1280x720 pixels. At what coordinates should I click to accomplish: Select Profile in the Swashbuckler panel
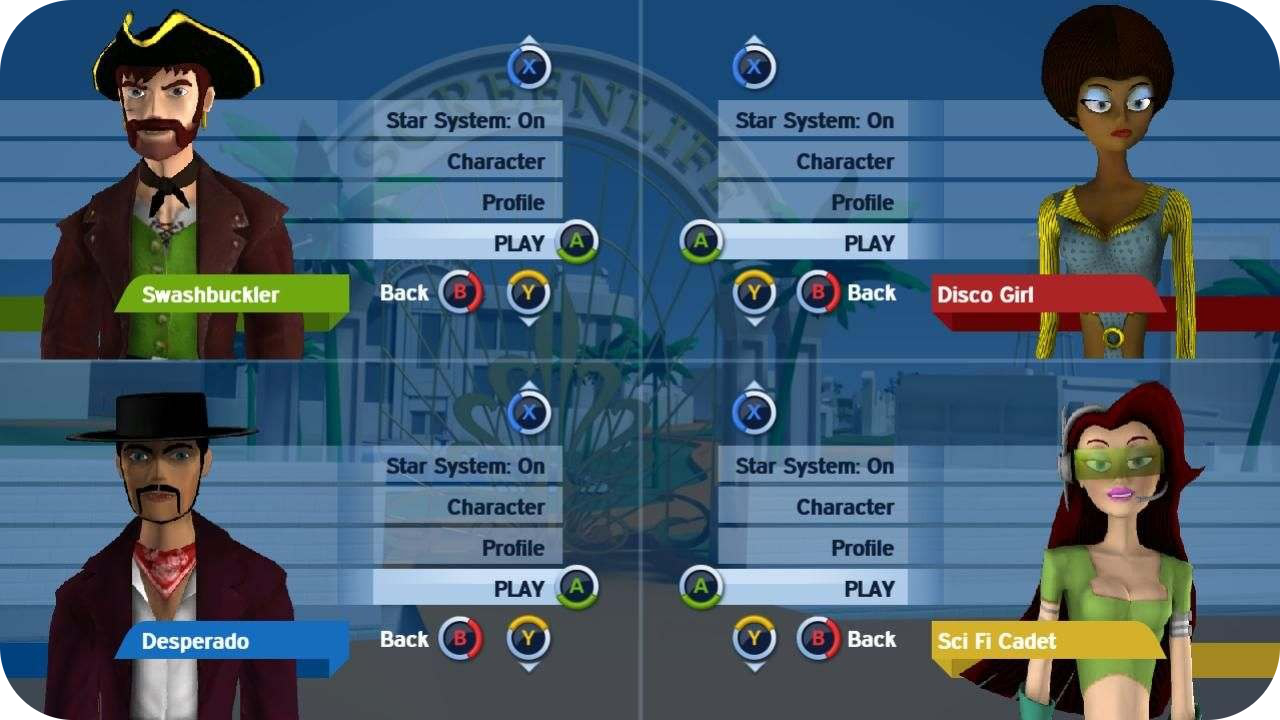pos(513,203)
